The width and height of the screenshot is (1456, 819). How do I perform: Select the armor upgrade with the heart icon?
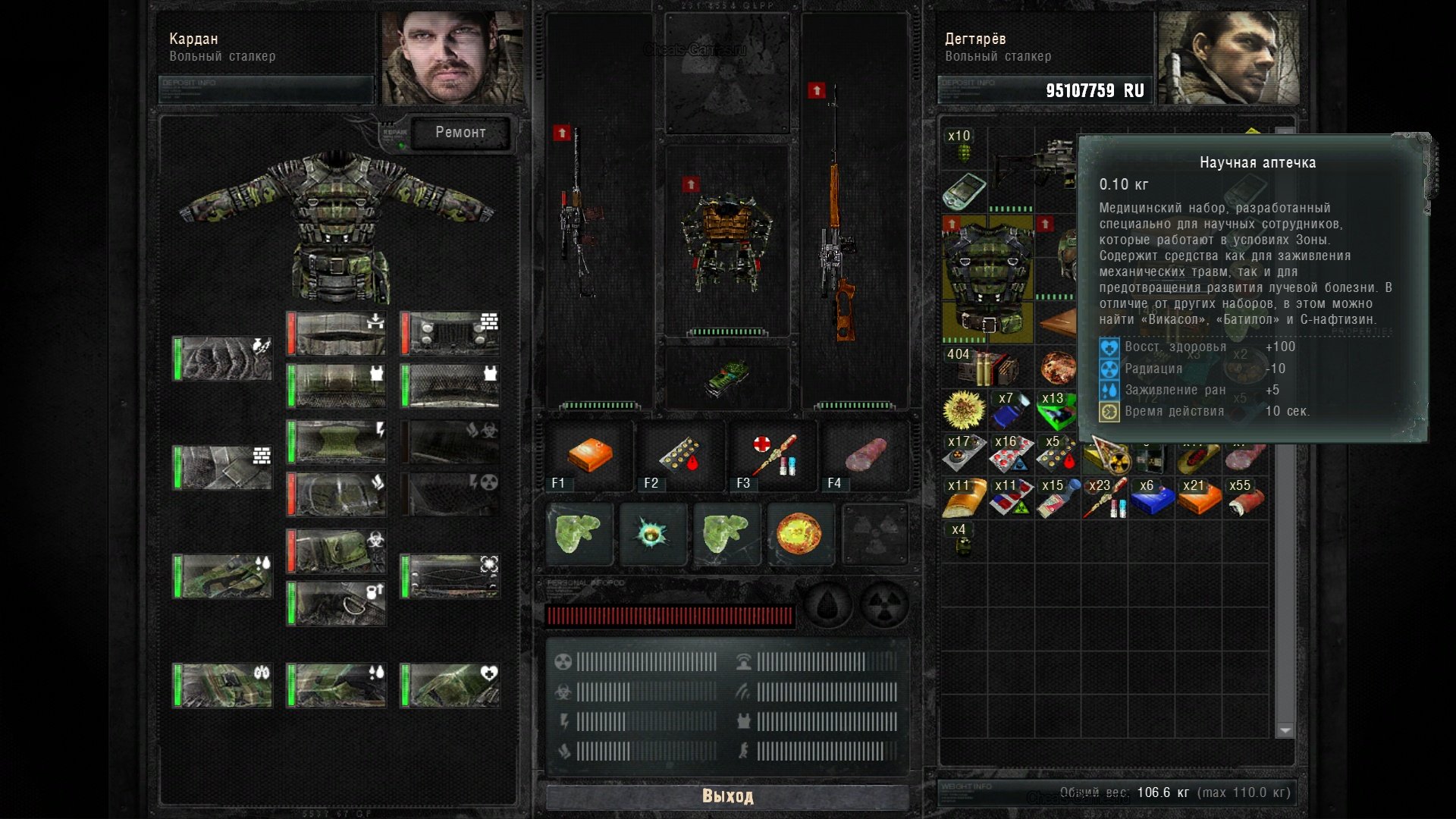[450, 686]
